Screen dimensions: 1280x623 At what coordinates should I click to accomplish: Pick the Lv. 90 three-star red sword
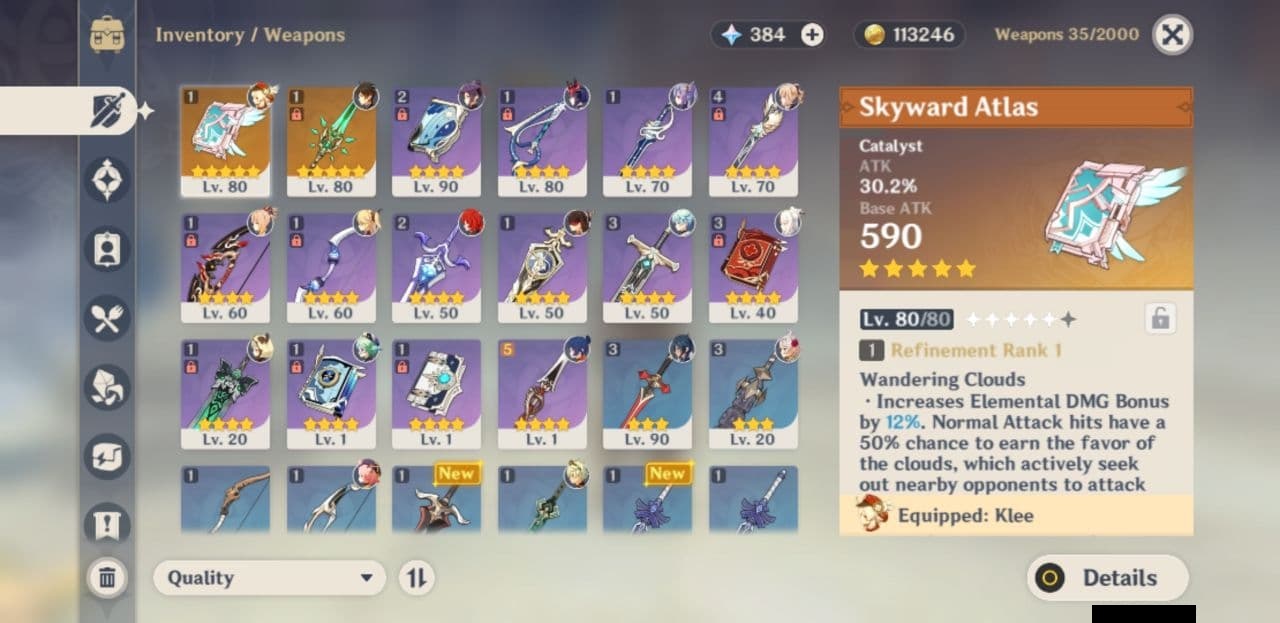tap(647, 394)
